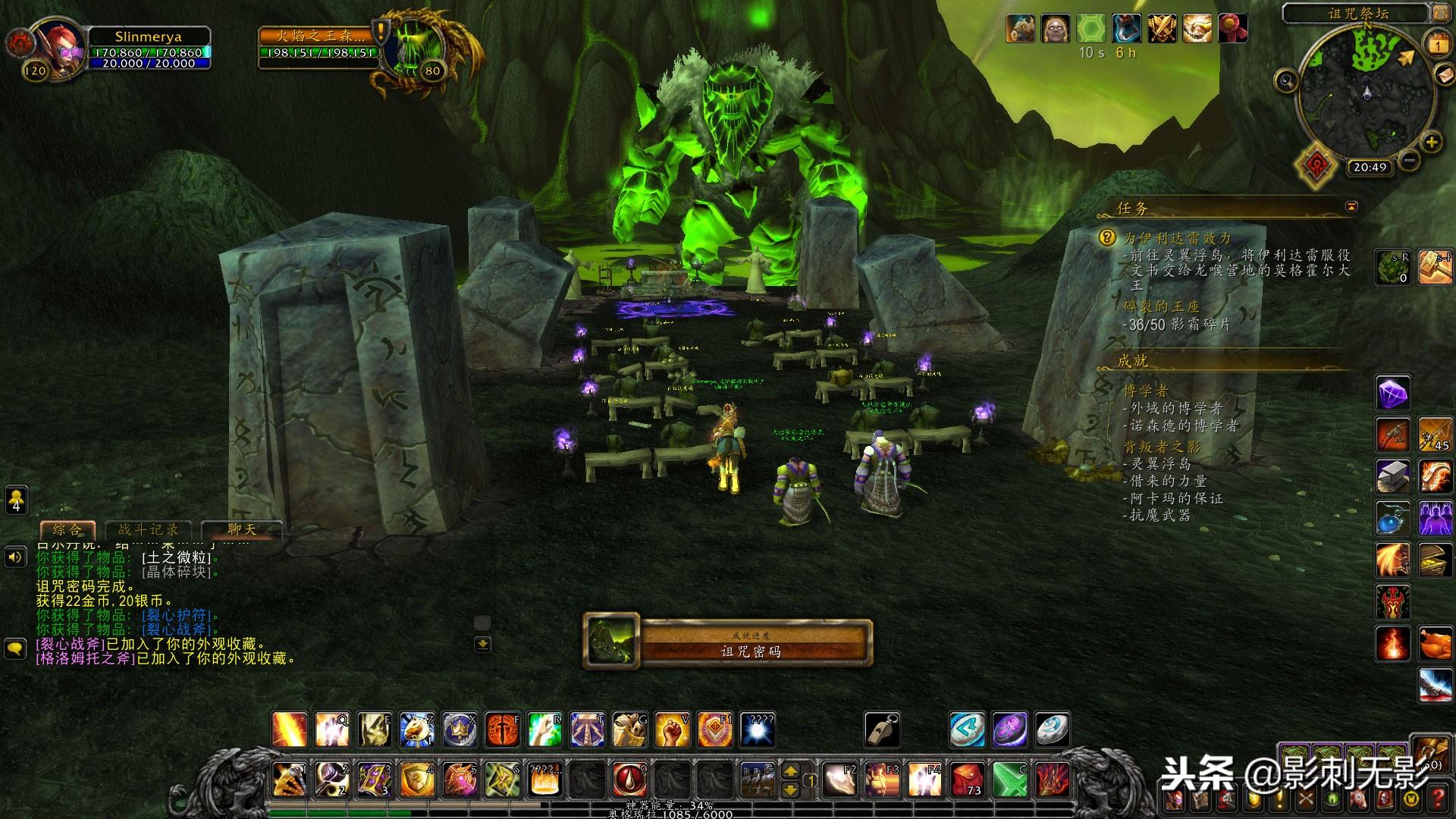Click the red Horde emblem button below minimap
The image size is (1456, 819).
click(x=1315, y=165)
